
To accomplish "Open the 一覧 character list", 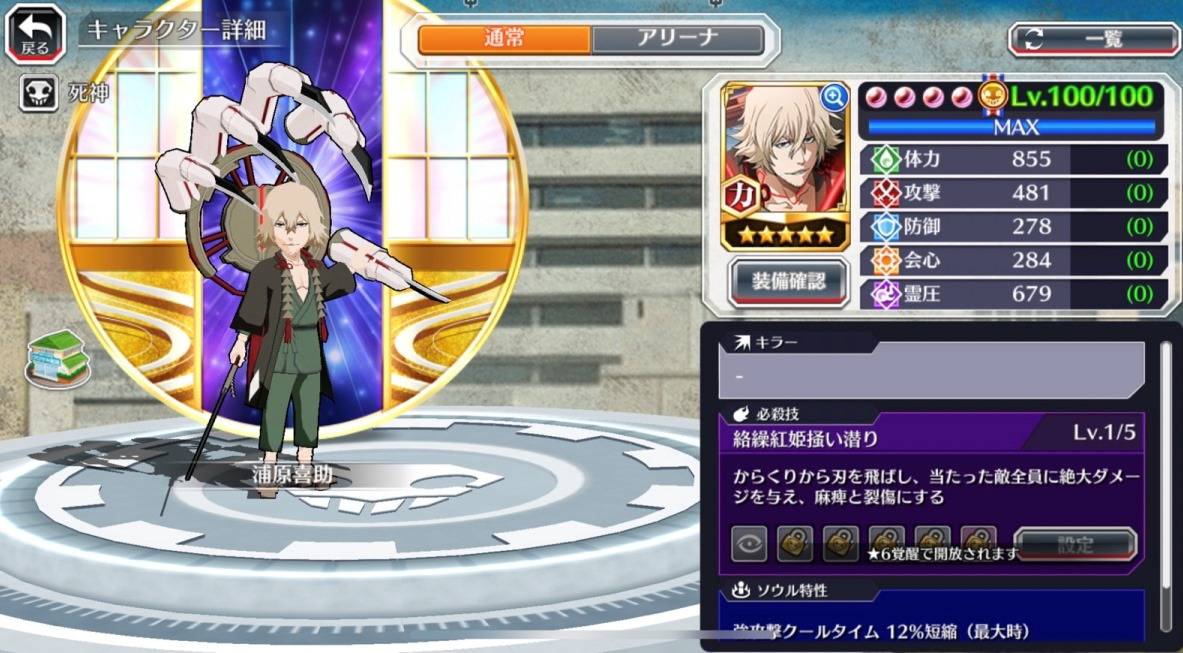I will pyautogui.click(x=1093, y=39).
